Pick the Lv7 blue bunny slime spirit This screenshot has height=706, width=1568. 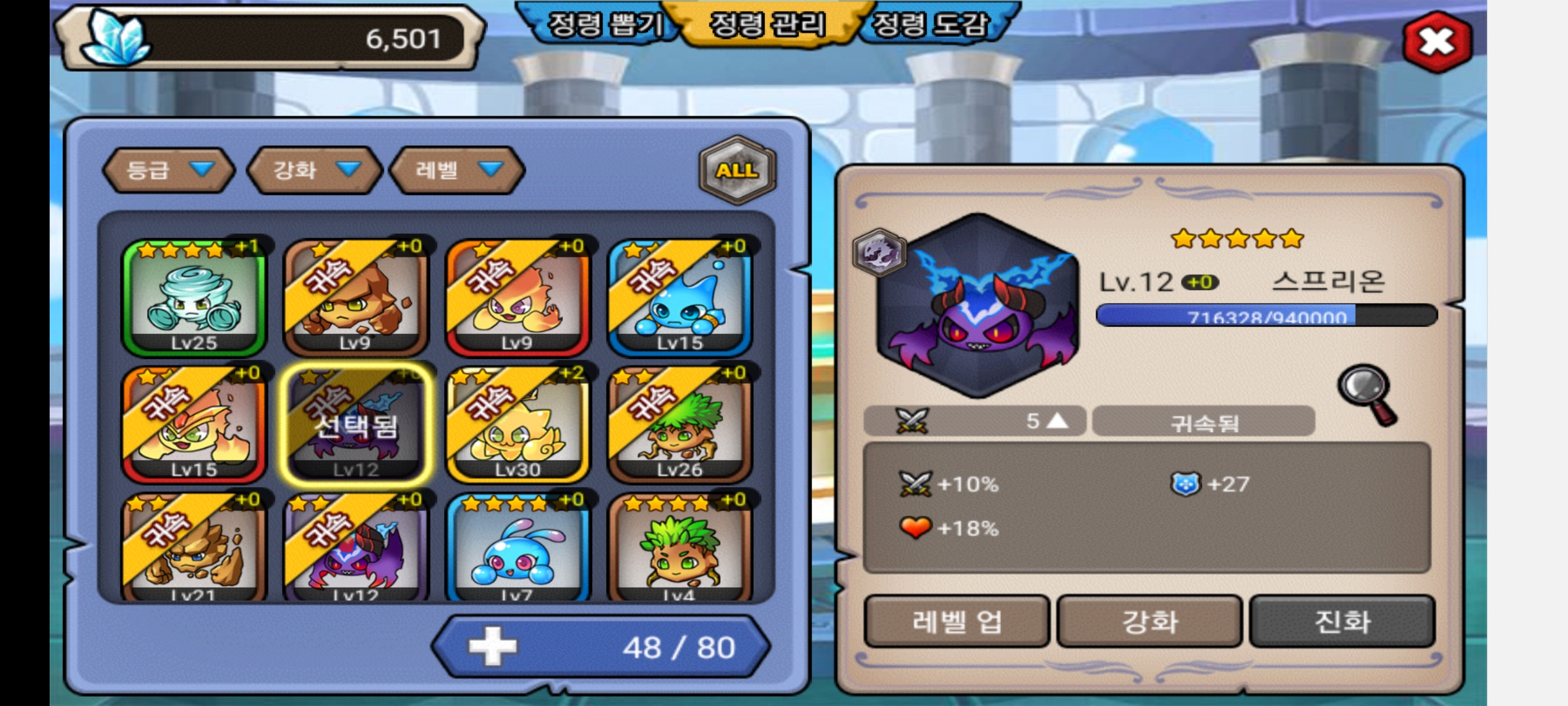517,548
